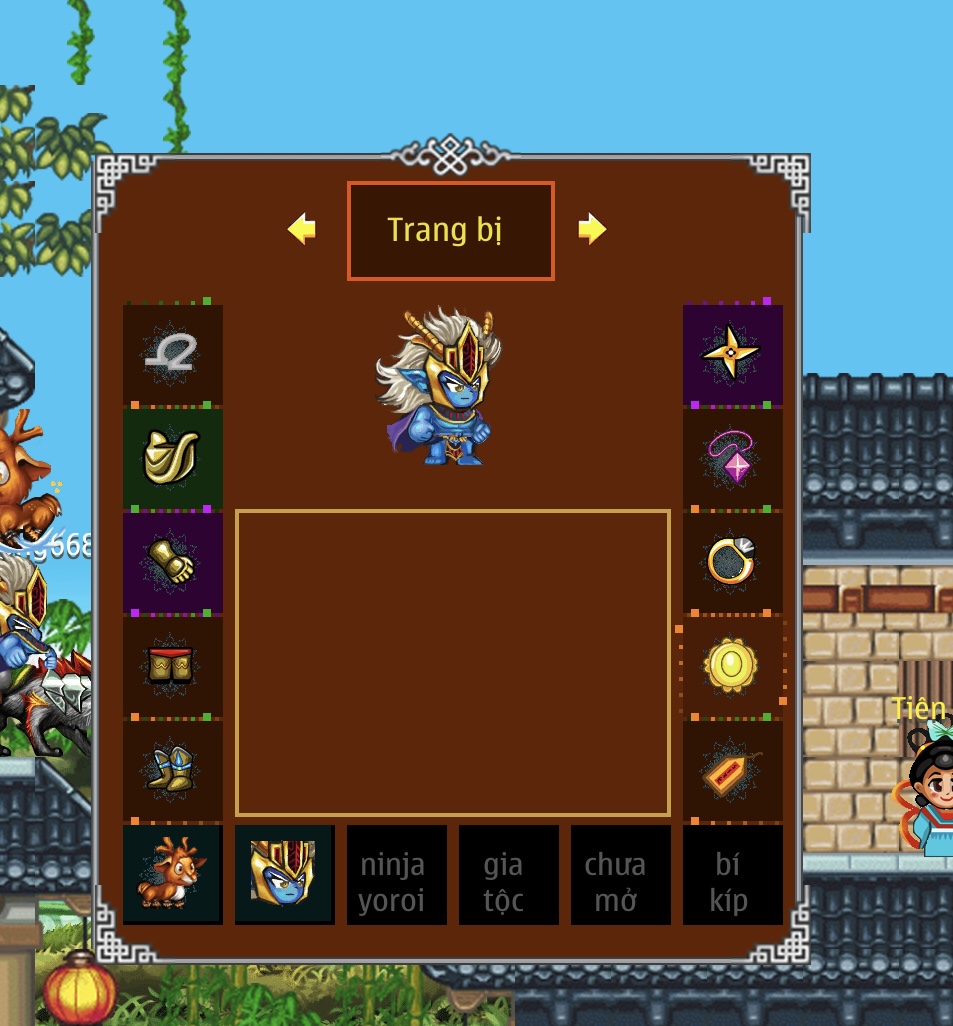Select the silver headband equipment slot

[172, 354]
